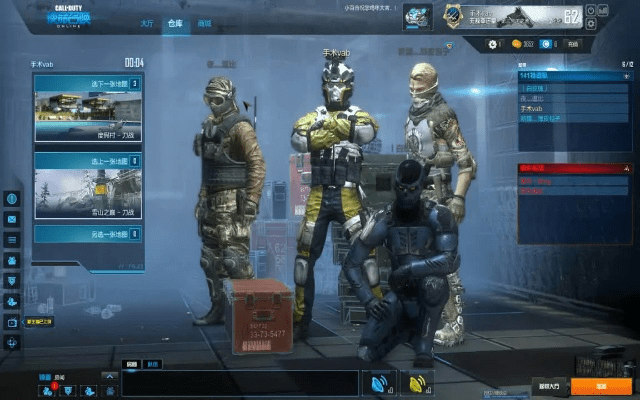This screenshot has width=640, height=400.
Task: Click the info icon on left sidebar
Action: point(12,198)
